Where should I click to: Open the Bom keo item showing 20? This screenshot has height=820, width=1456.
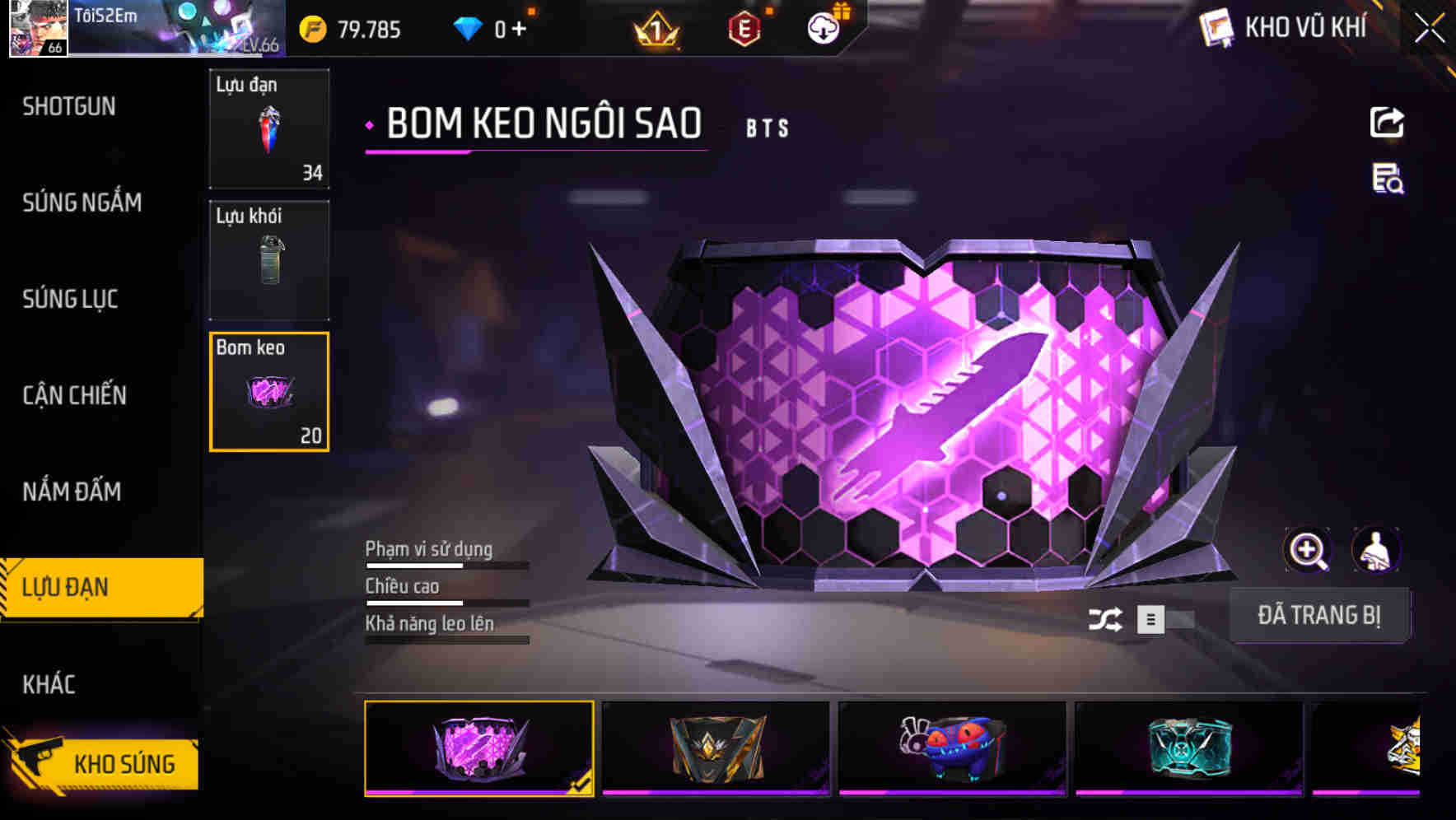[269, 391]
